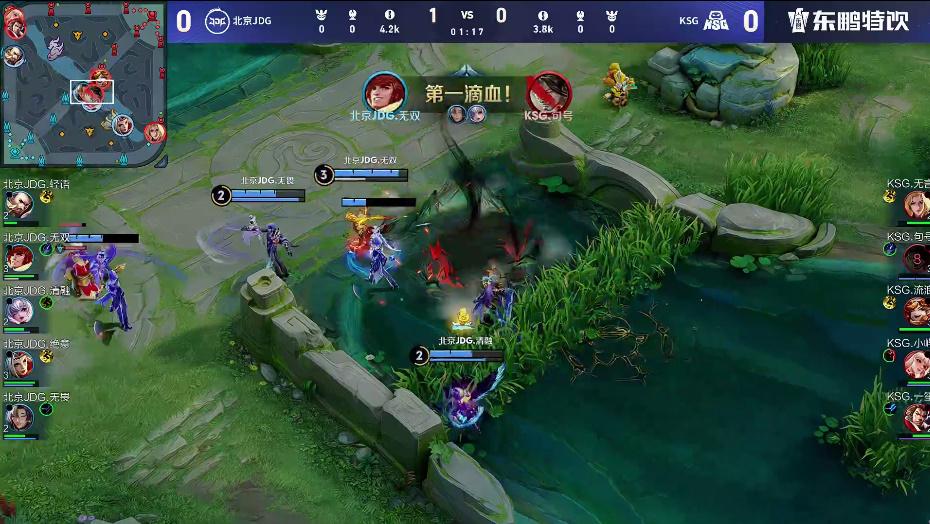This screenshot has height=524, width=930.
Task: Select KSG 句号's portrait showing respawn timer 8
Action: (915, 258)
